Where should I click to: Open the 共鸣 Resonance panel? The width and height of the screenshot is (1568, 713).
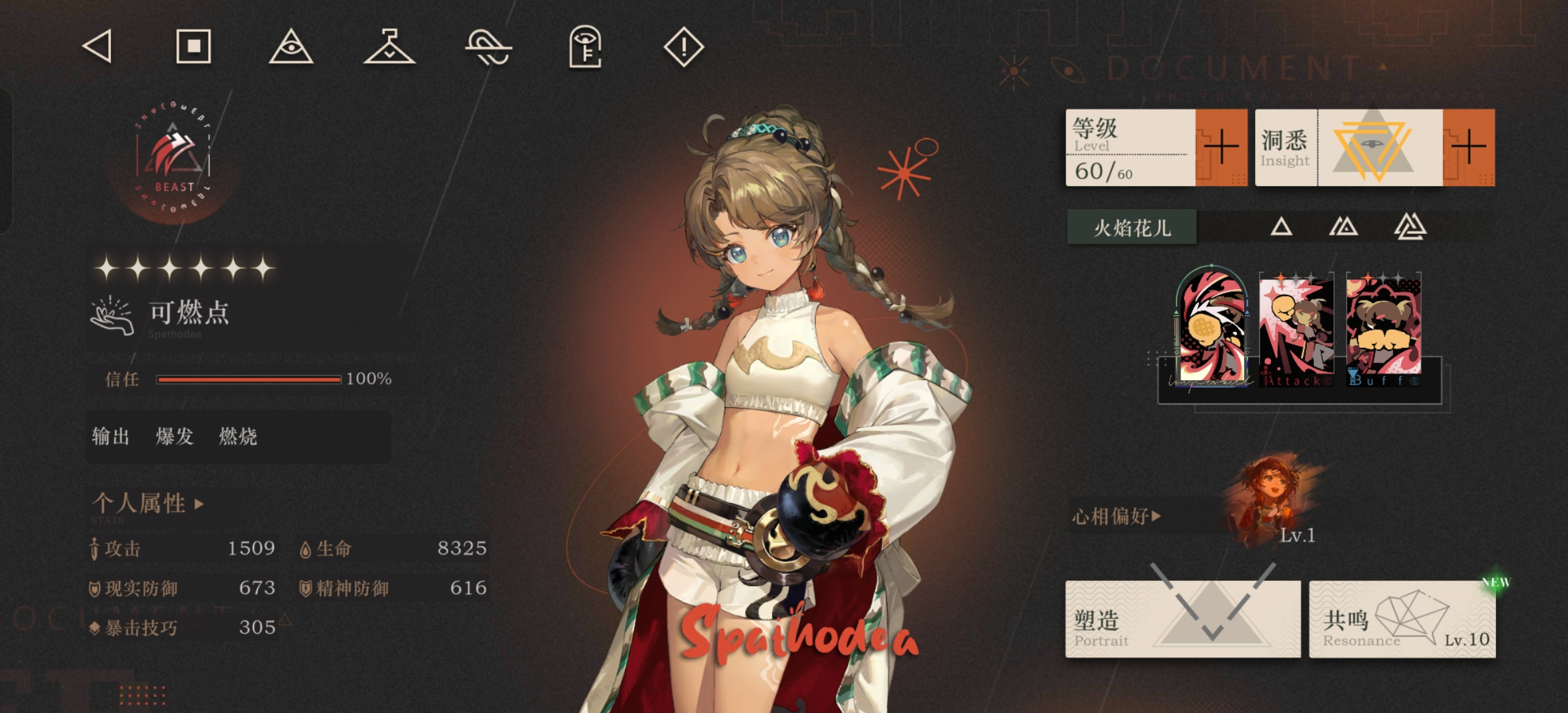[1402, 619]
